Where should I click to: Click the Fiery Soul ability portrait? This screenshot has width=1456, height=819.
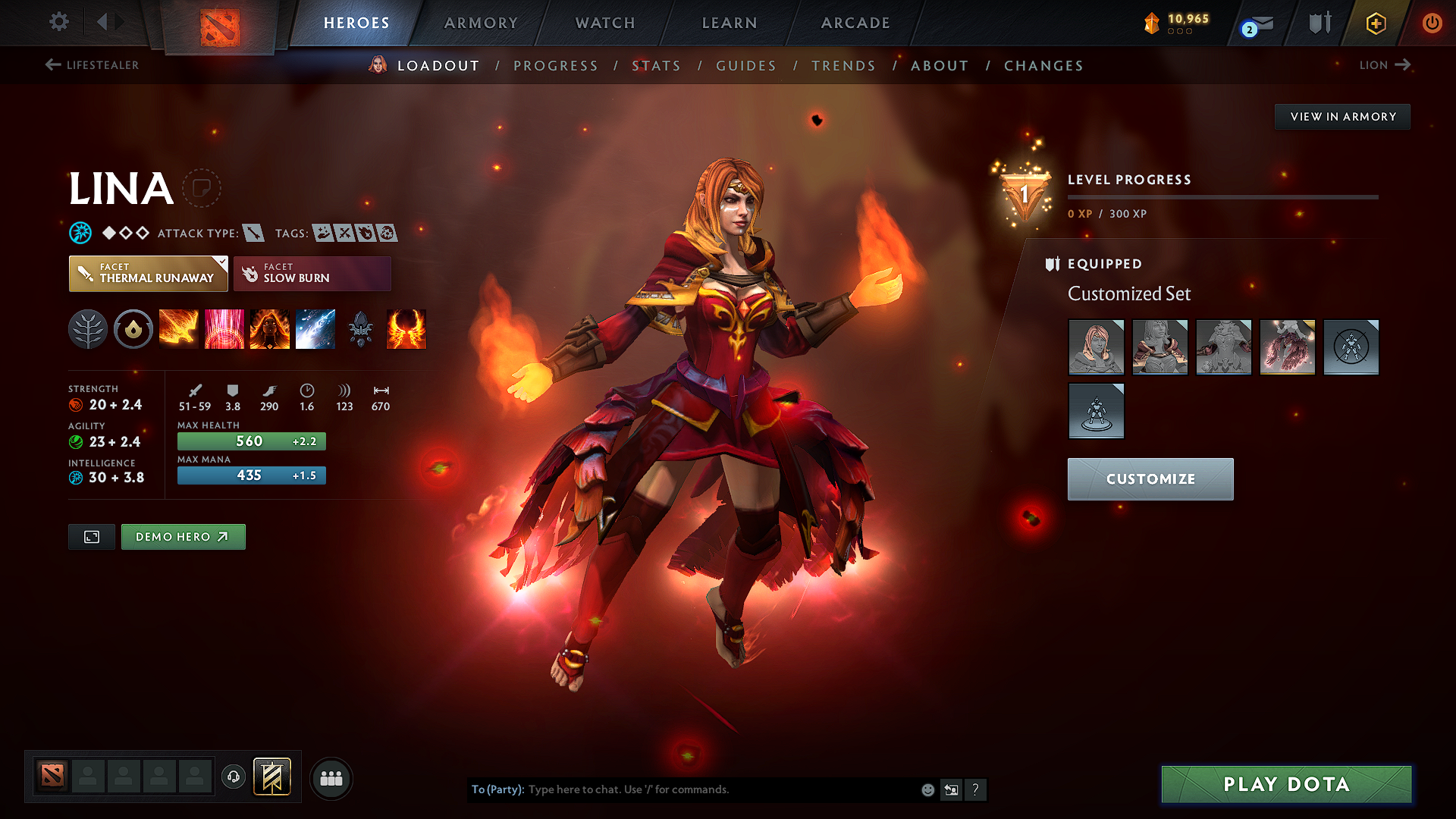[270, 329]
